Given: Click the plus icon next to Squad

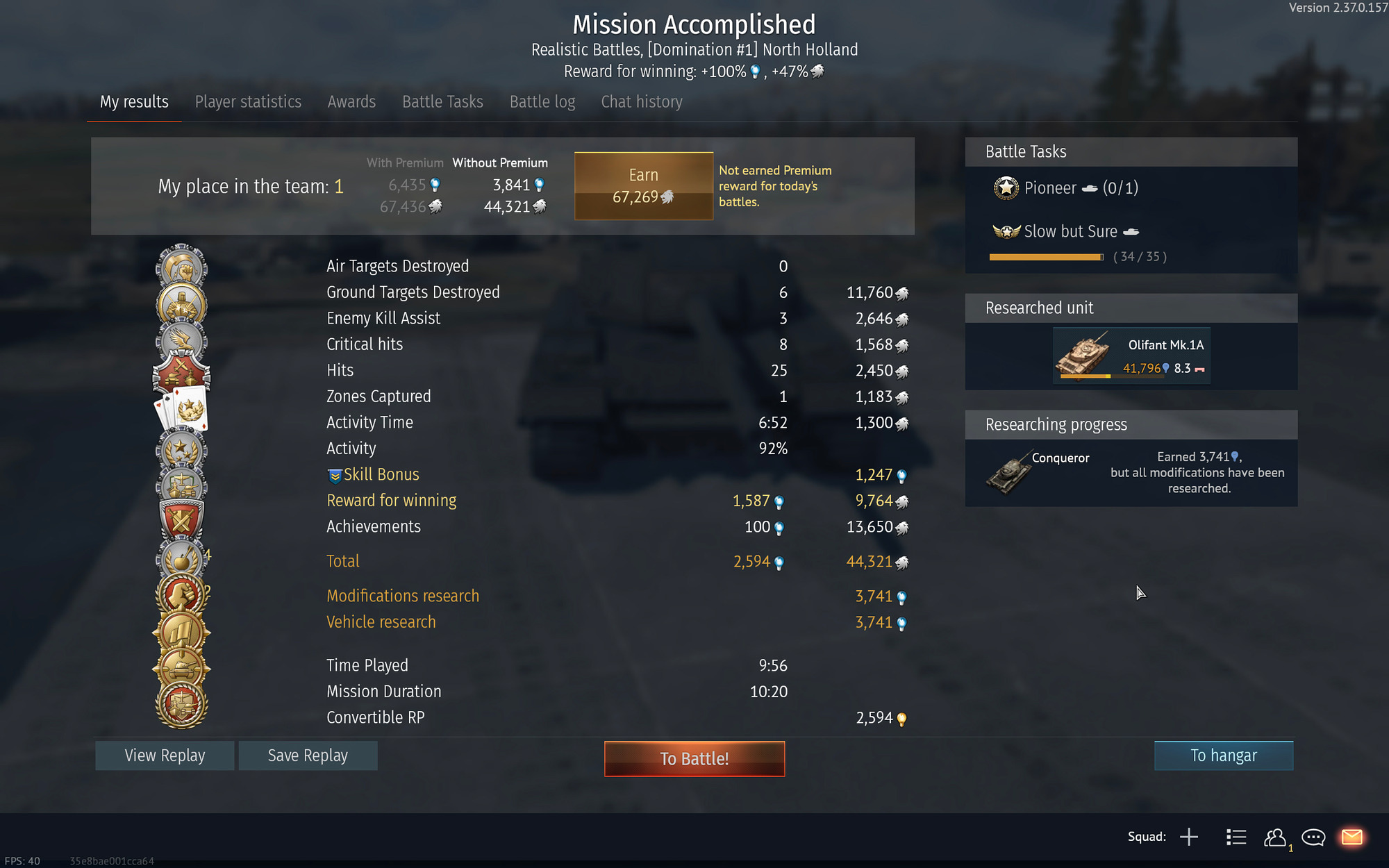Looking at the screenshot, I should [1190, 837].
